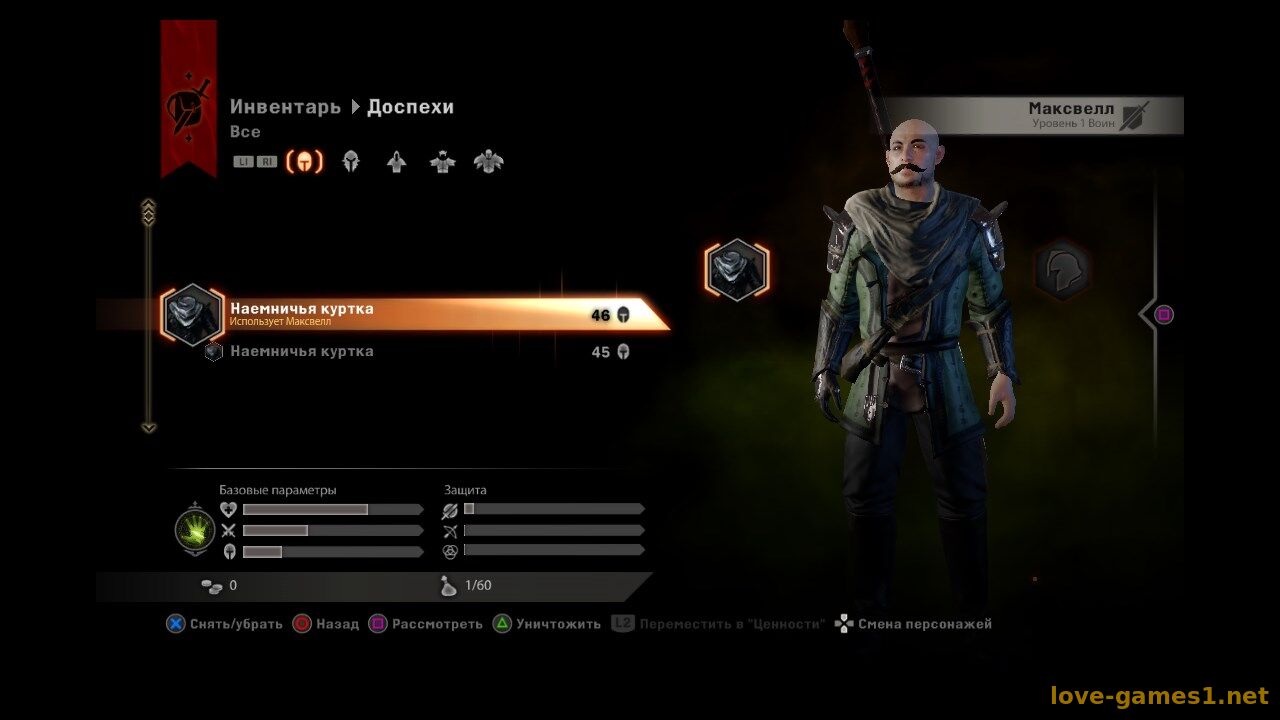Choose the unequipped Наемничья куртка rated 45

tap(400, 352)
